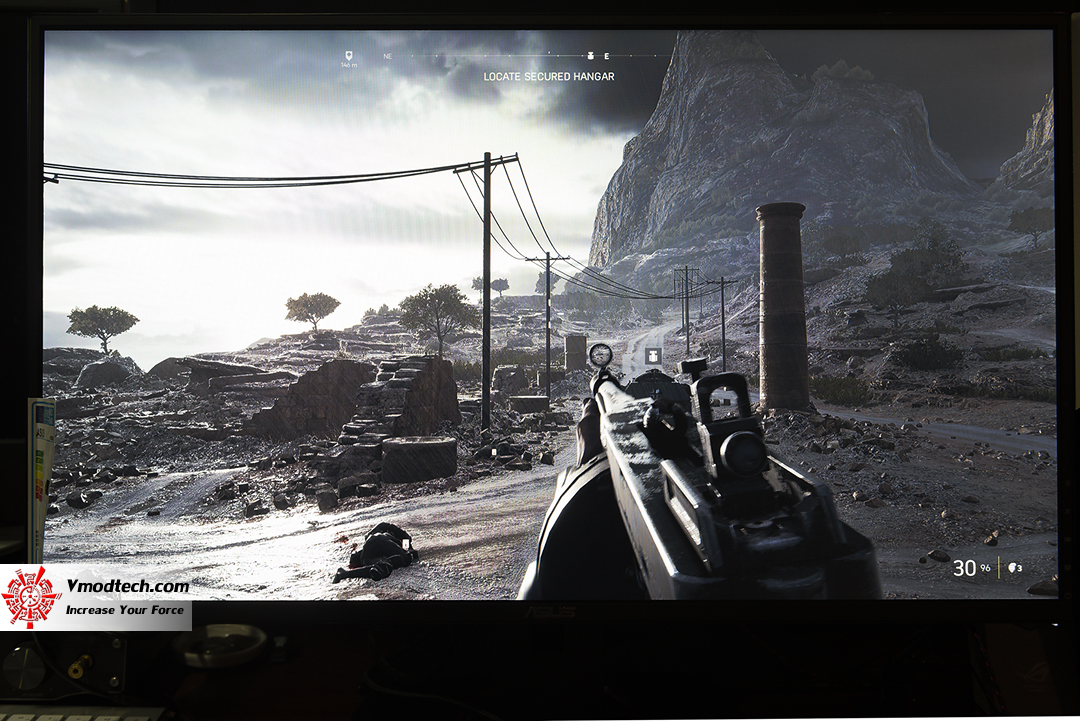Select the objective waypoint icon showing 146 m
The height and width of the screenshot is (721, 1080).
point(348,56)
